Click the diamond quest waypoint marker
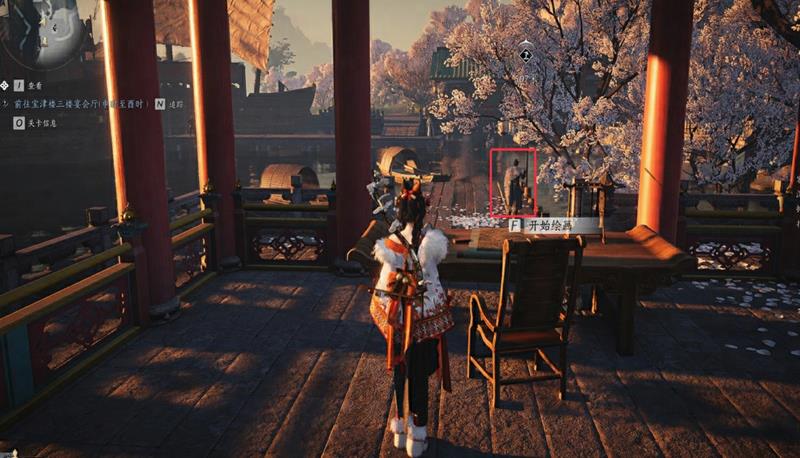 tap(526, 47)
